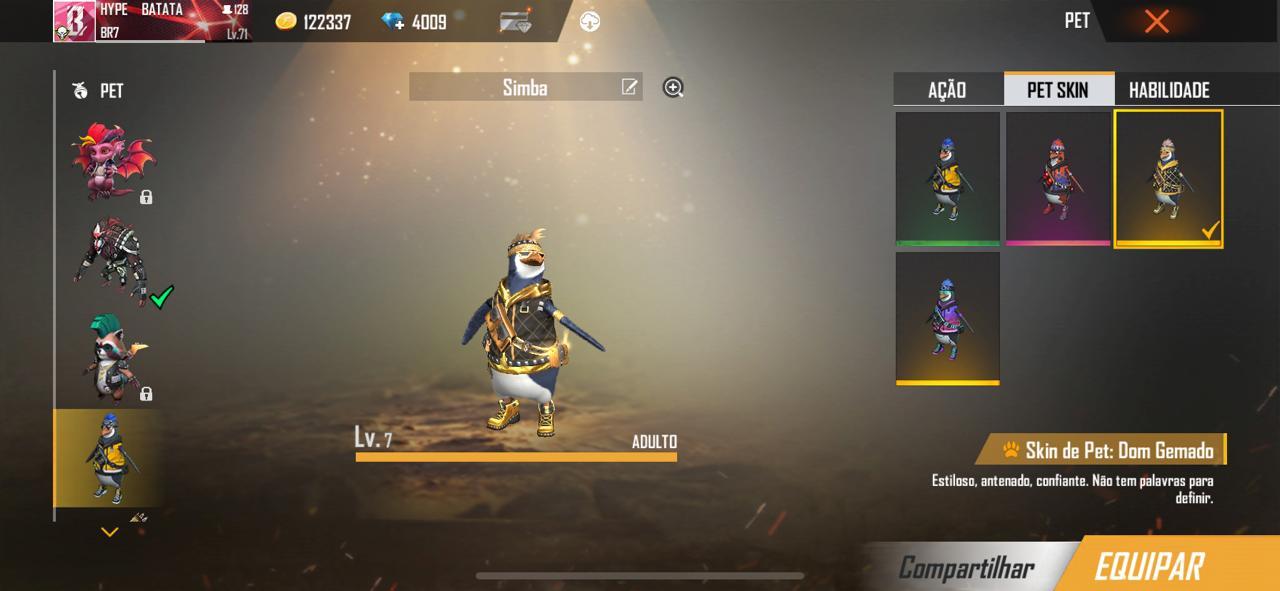Open the magnifier zoom view of pet

(673, 88)
